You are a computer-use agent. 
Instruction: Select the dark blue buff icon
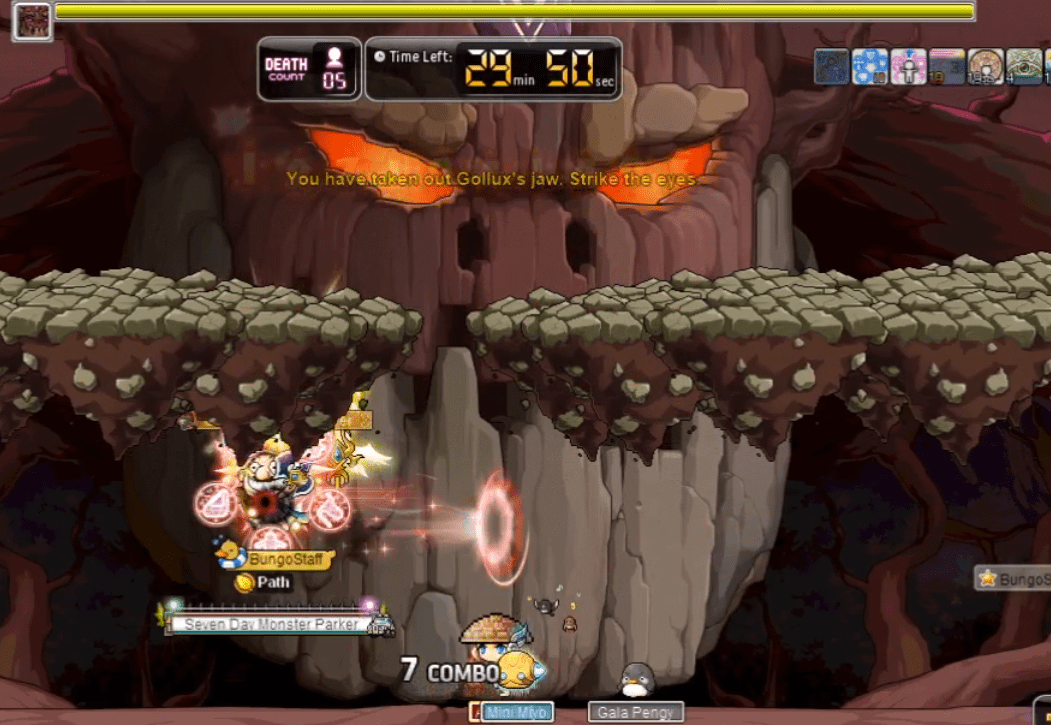tap(832, 67)
